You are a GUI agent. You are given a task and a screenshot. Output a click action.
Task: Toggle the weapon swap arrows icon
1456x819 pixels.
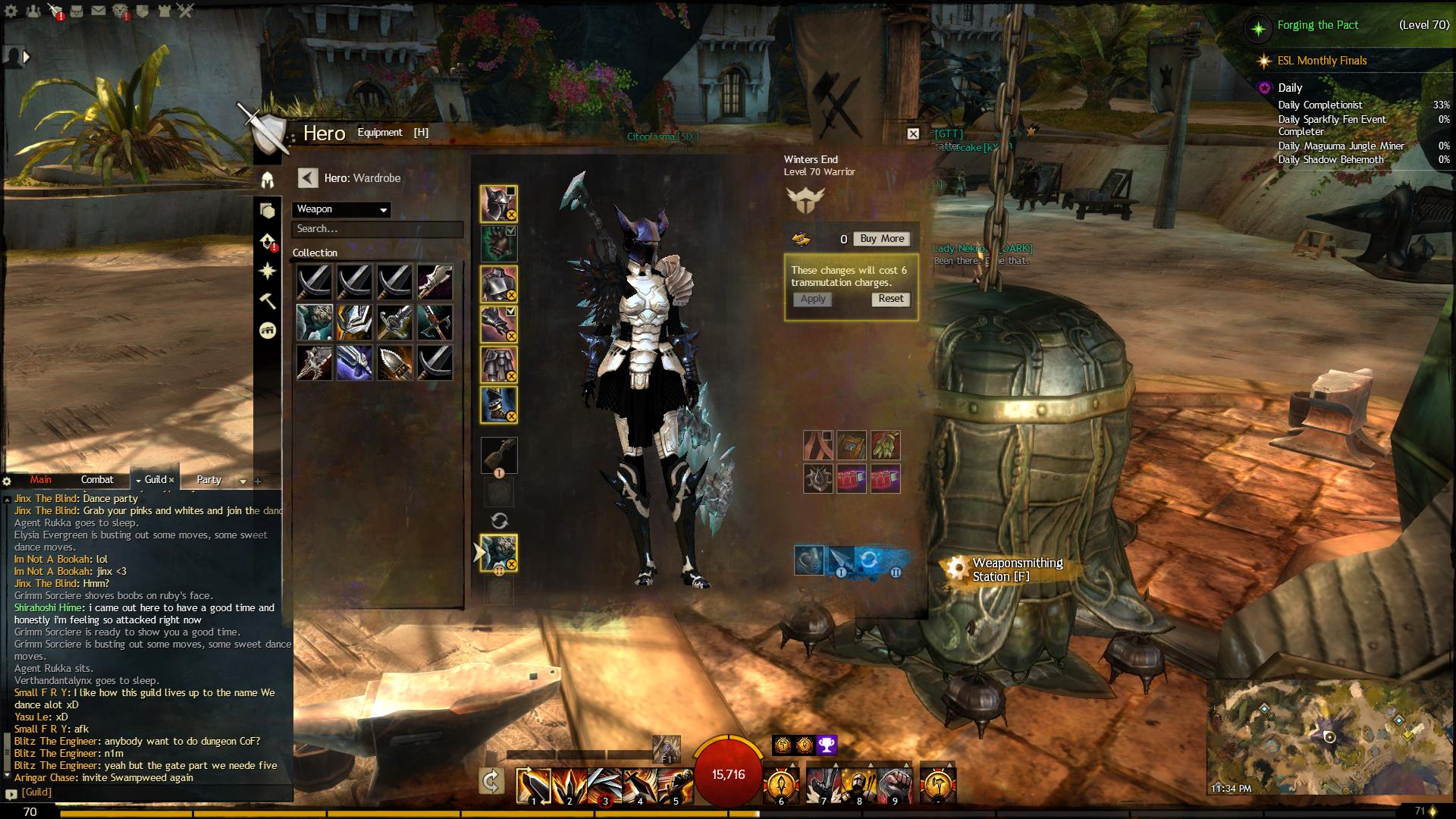point(499,521)
